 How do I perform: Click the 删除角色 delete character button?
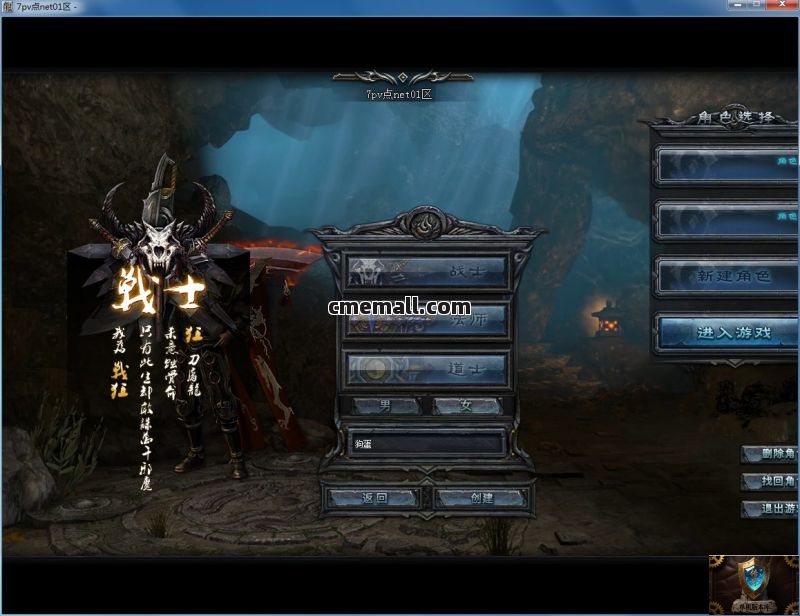pos(771,454)
